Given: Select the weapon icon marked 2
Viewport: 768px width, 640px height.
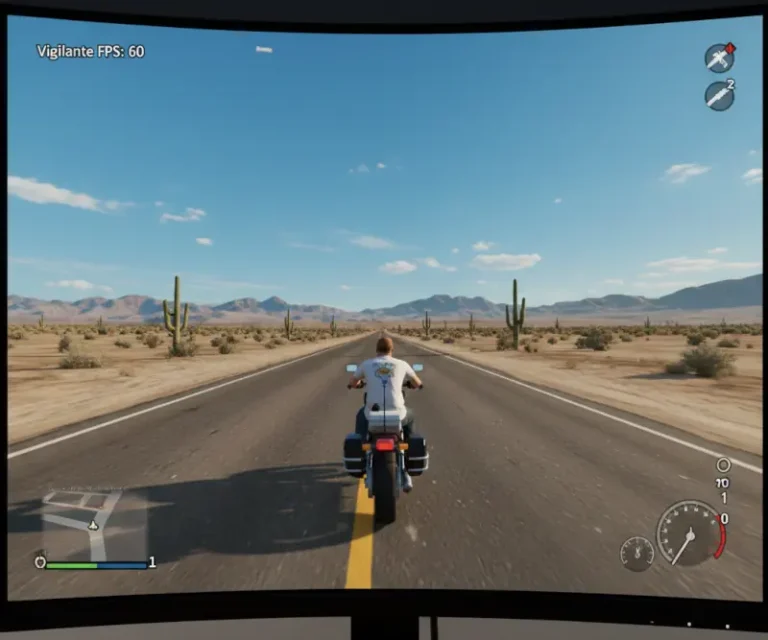Looking at the screenshot, I should click(719, 96).
